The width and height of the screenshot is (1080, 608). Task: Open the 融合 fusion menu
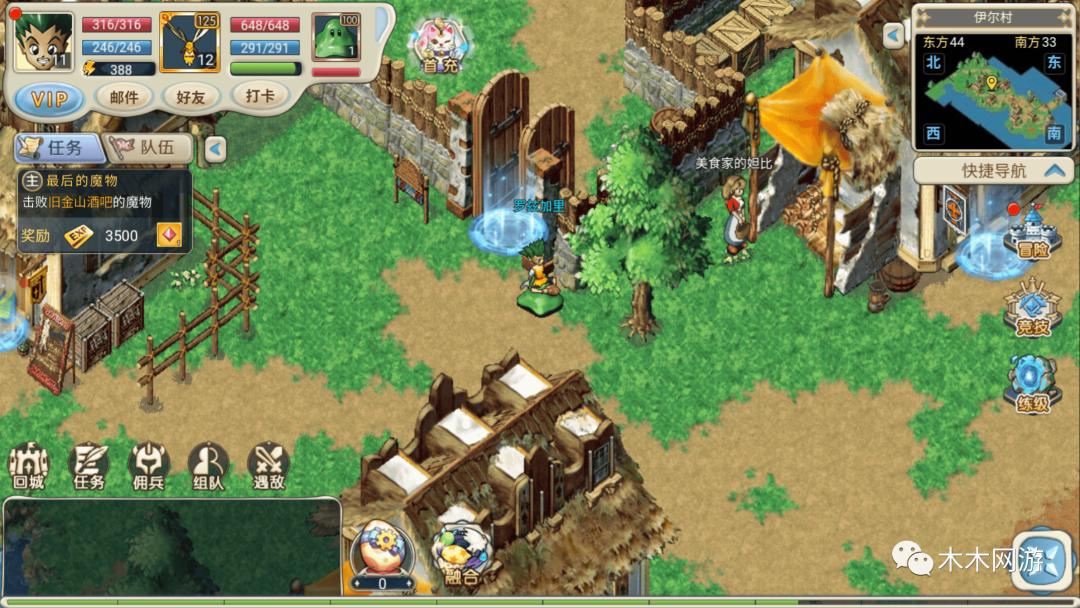coord(461,553)
